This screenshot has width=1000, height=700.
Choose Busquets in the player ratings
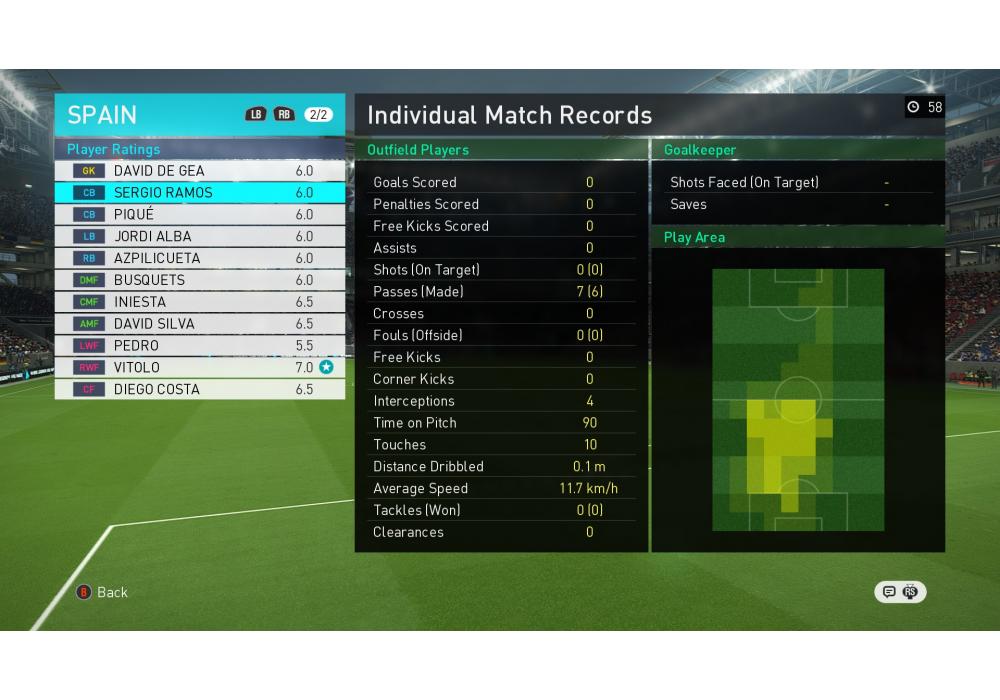(200, 280)
